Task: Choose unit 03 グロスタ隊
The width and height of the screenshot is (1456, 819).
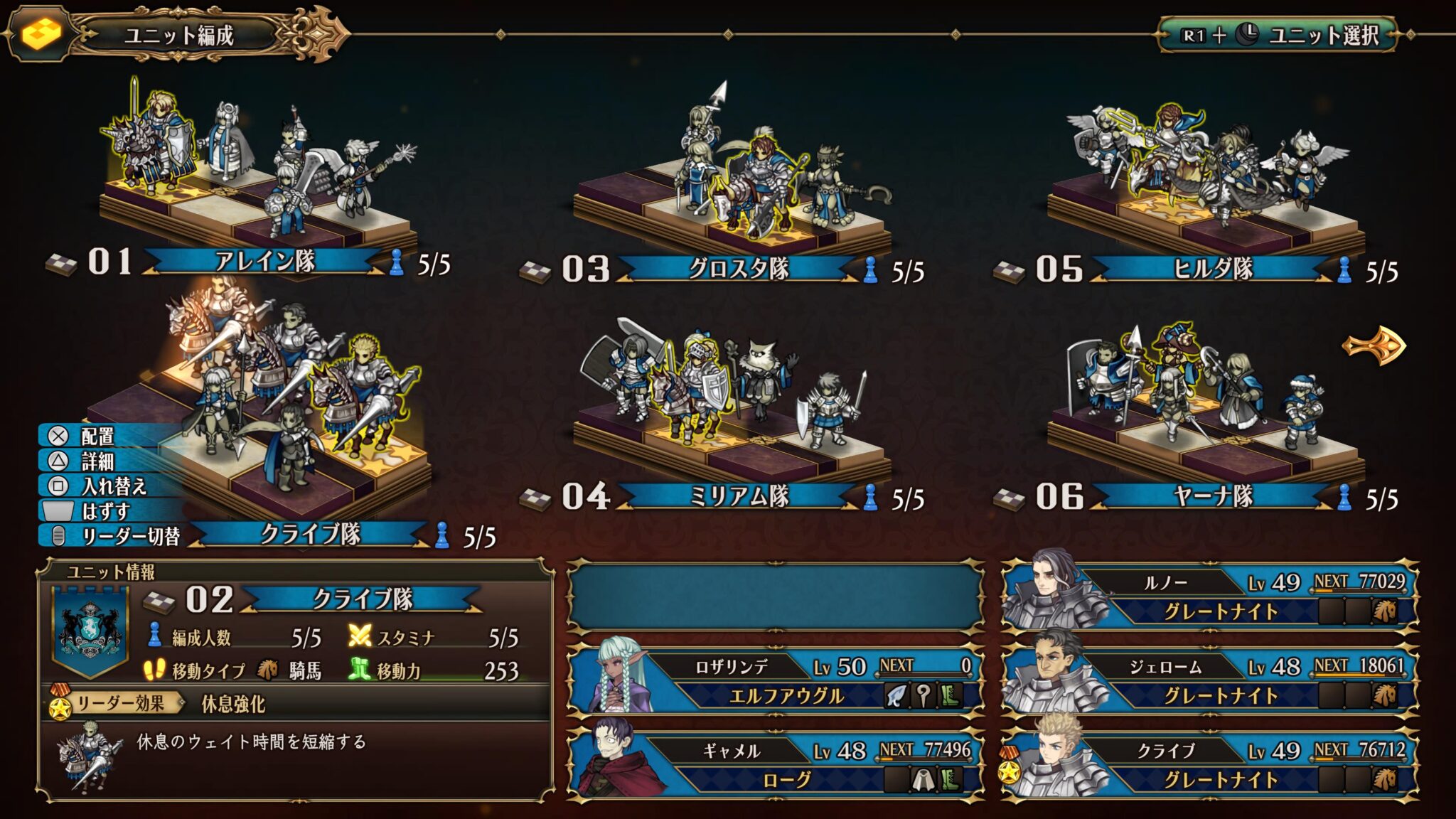Action: click(x=738, y=269)
